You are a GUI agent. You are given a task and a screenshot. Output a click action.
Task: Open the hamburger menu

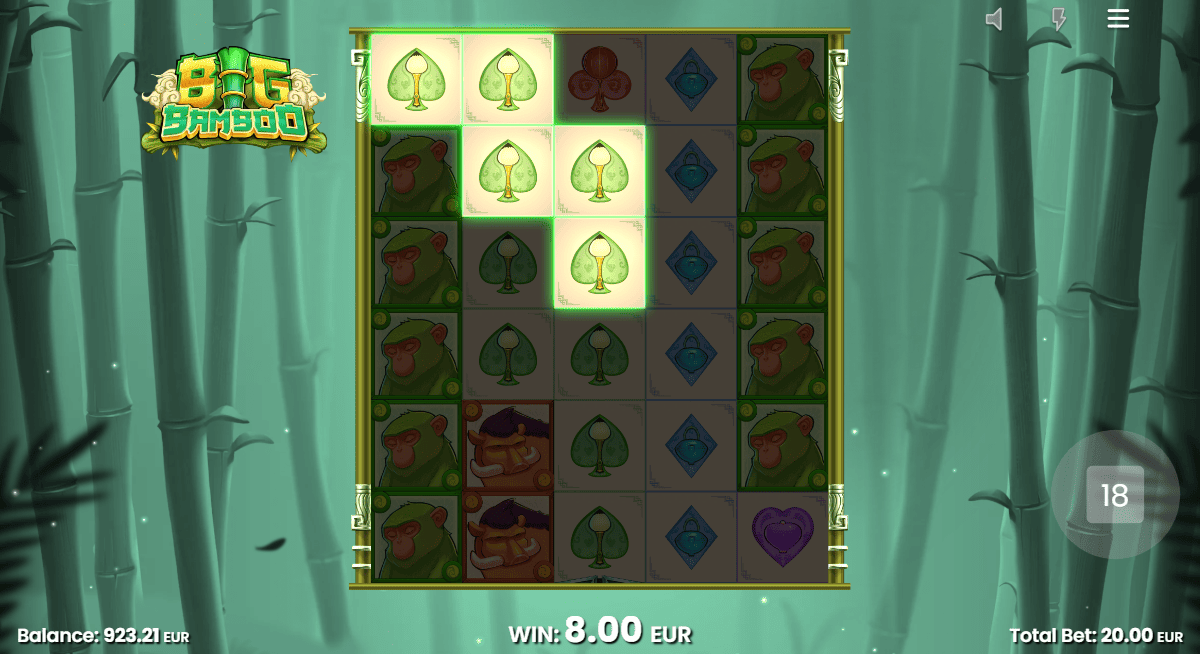[x=1118, y=18]
